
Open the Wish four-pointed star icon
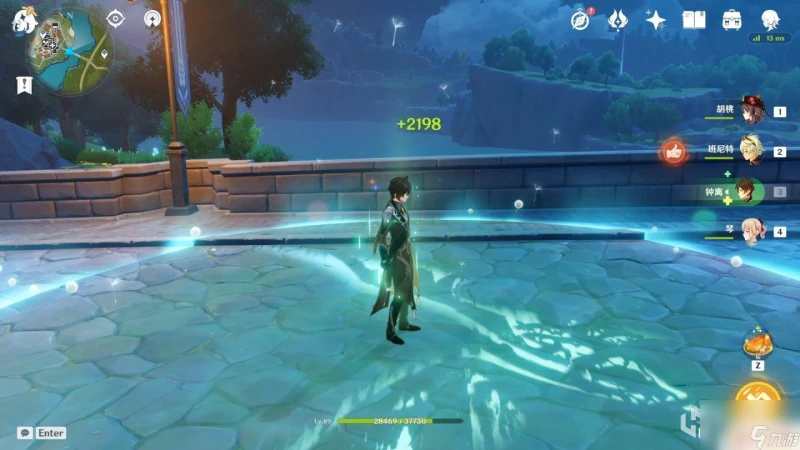(x=656, y=19)
